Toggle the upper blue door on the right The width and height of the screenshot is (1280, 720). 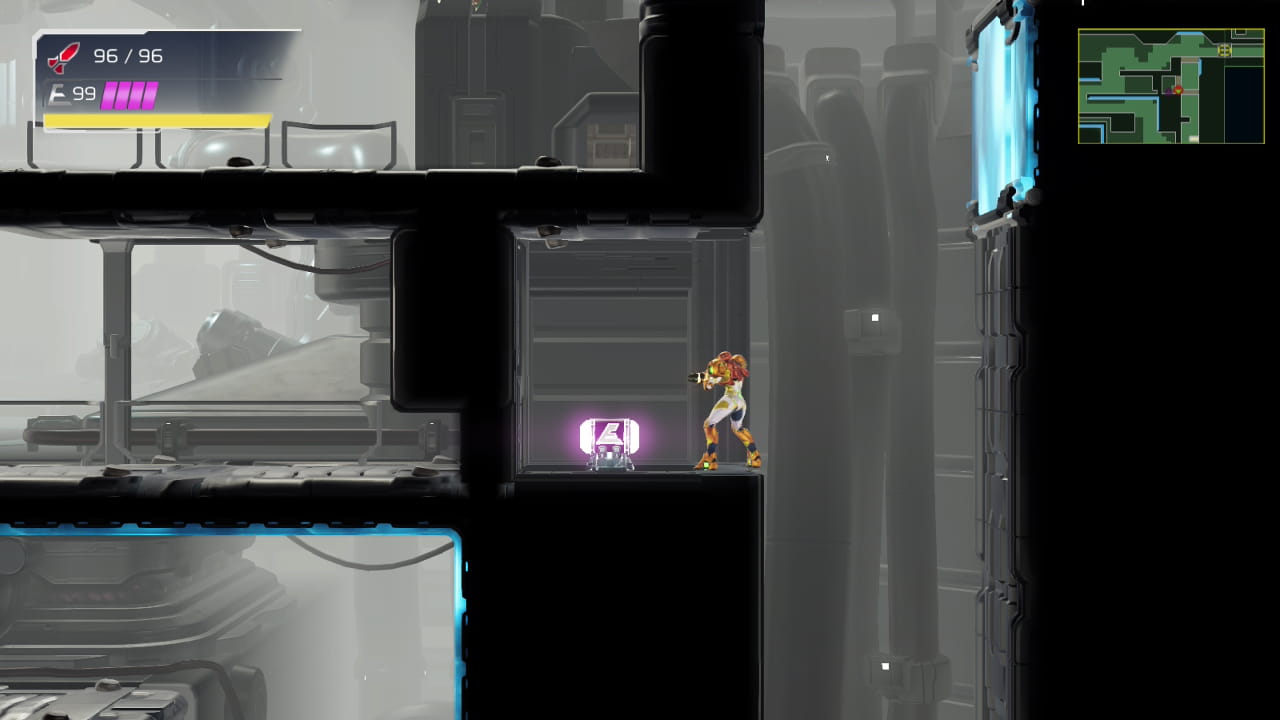(1005, 110)
